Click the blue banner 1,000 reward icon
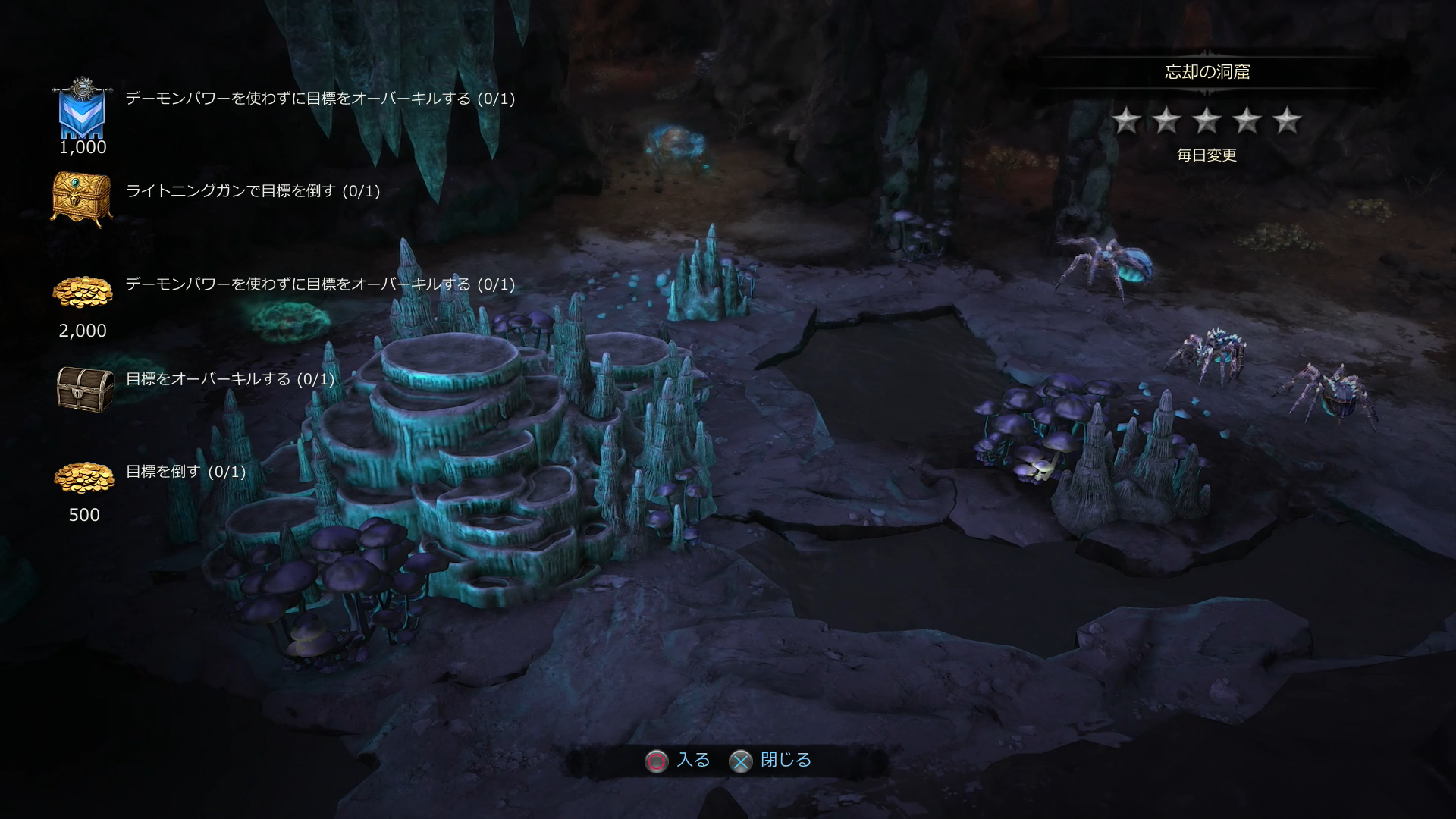The image size is (1456, 819). (82, 110)
